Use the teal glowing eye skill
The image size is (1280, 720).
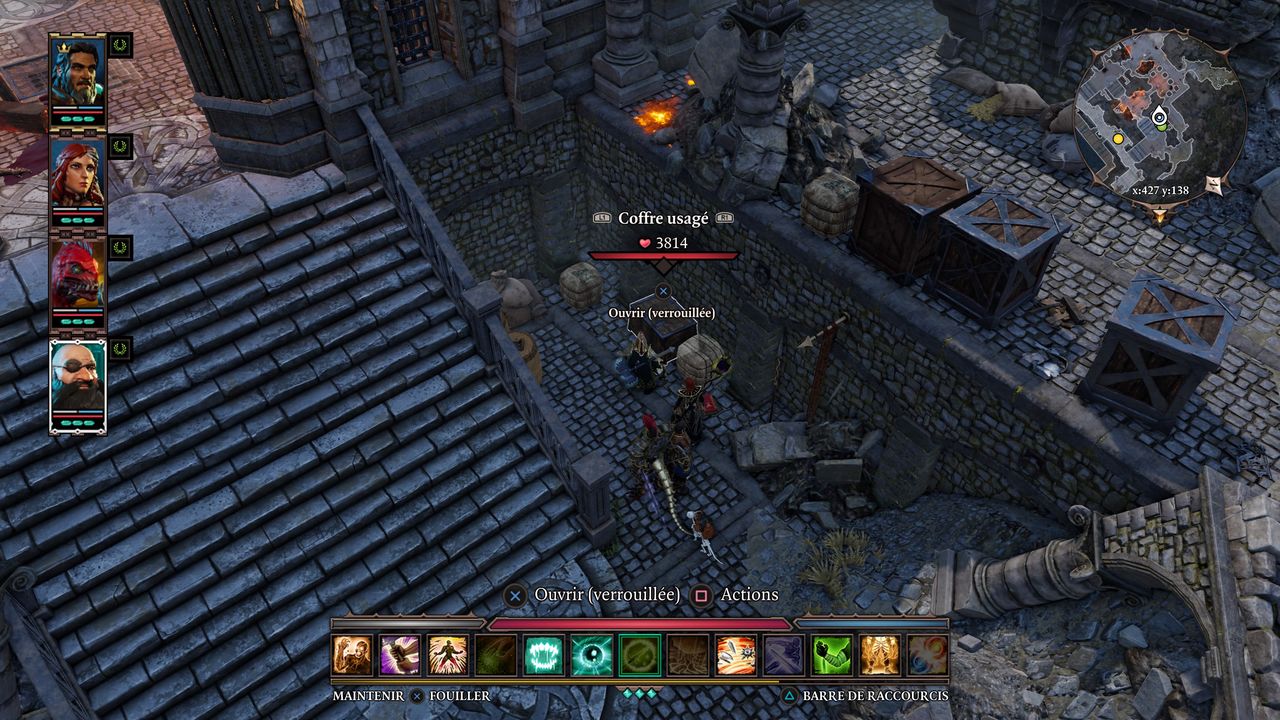pos(592,655)
